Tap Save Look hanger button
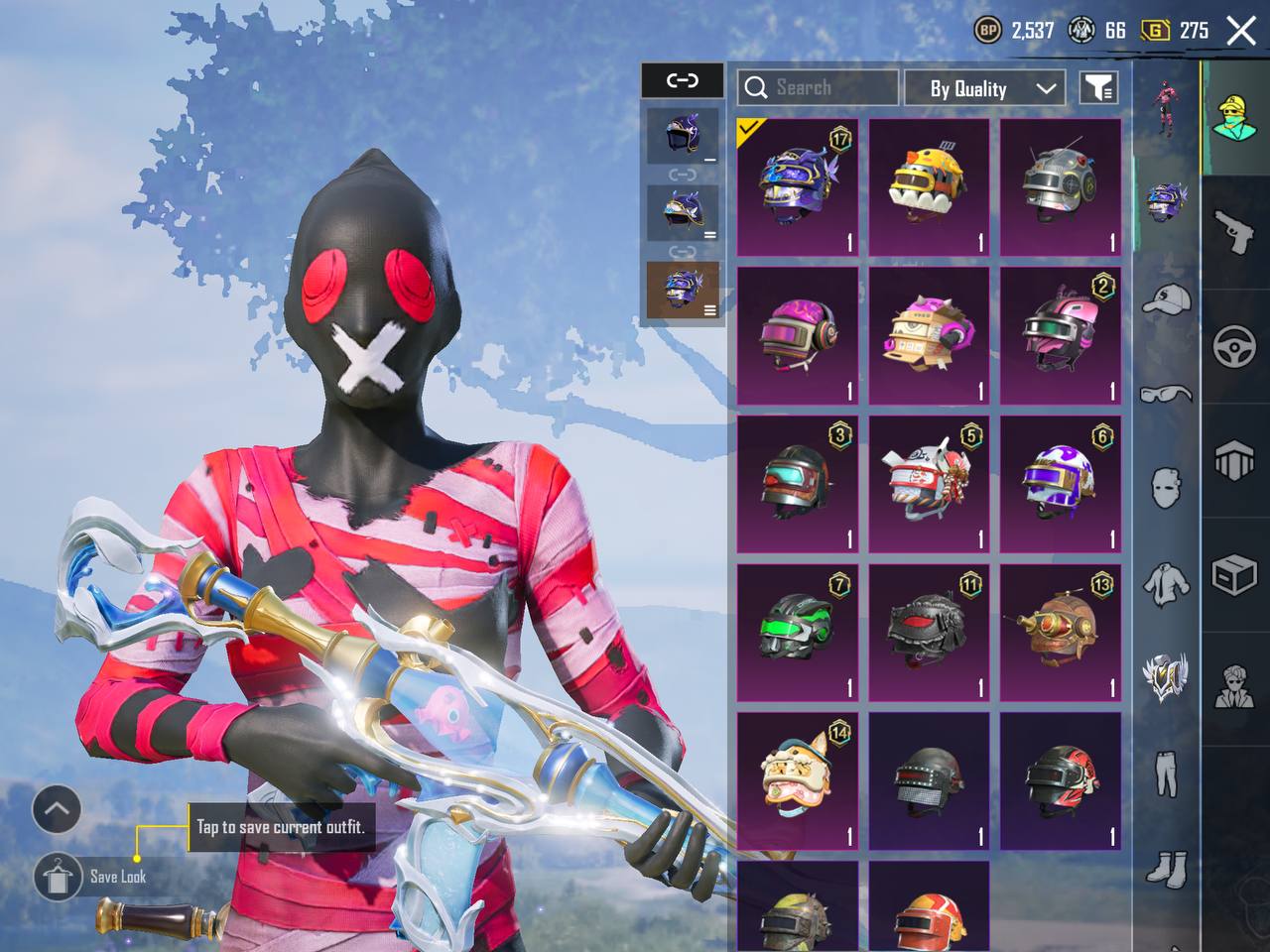 pos(57,877)
